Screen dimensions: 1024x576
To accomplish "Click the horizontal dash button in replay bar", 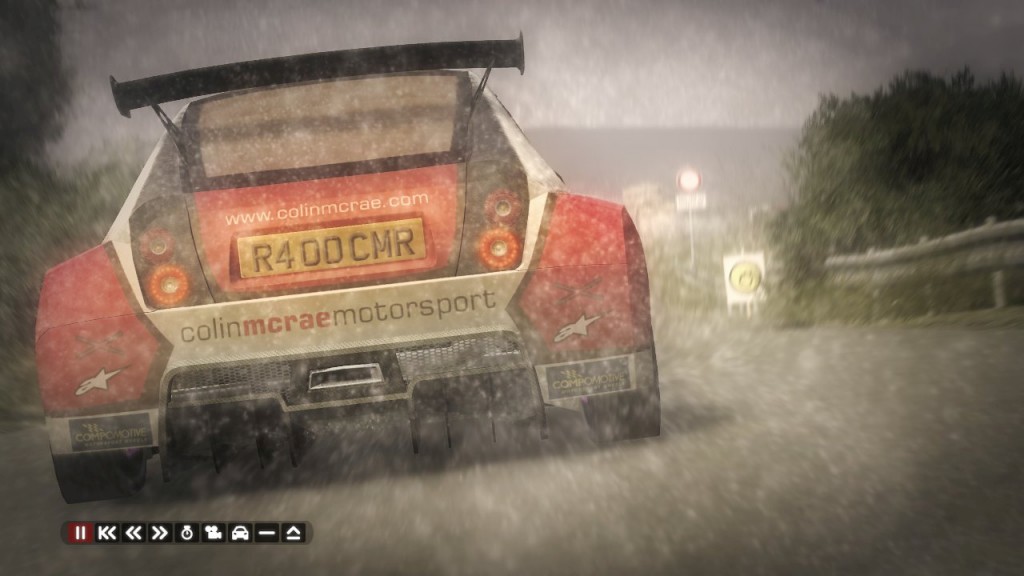I will [267, 533].
